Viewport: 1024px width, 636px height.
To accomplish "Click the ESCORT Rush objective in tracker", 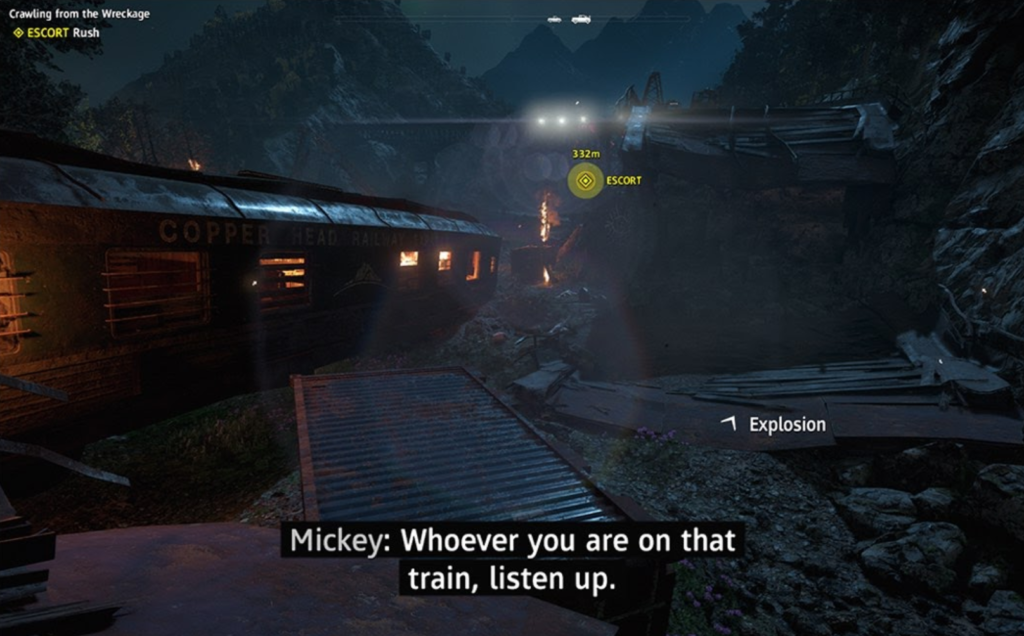I will pyautogui.click(x=56, y=32).
